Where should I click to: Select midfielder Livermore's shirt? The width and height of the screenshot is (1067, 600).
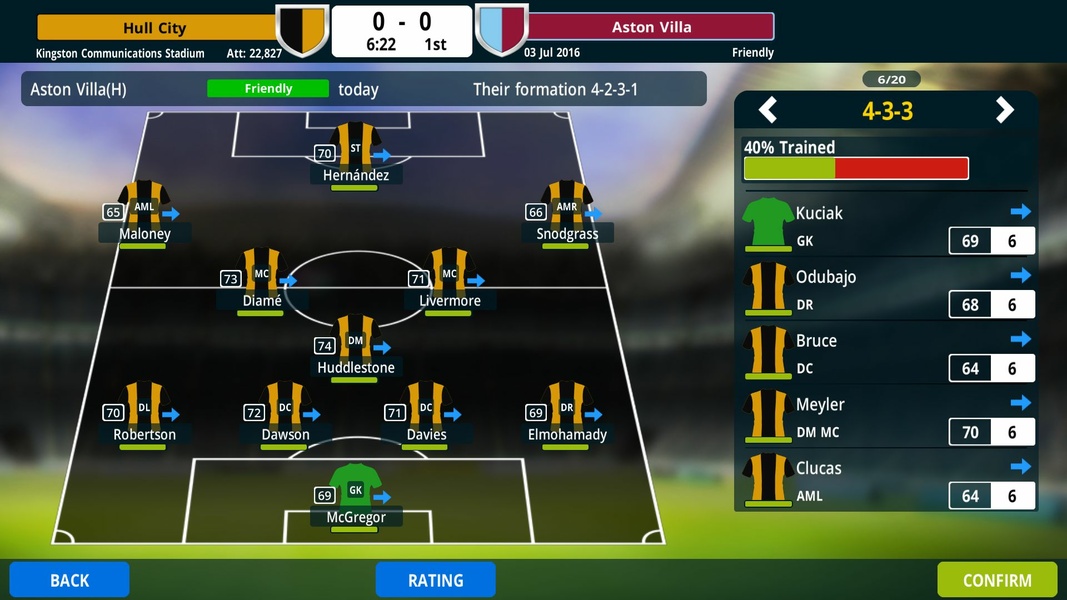449,272
